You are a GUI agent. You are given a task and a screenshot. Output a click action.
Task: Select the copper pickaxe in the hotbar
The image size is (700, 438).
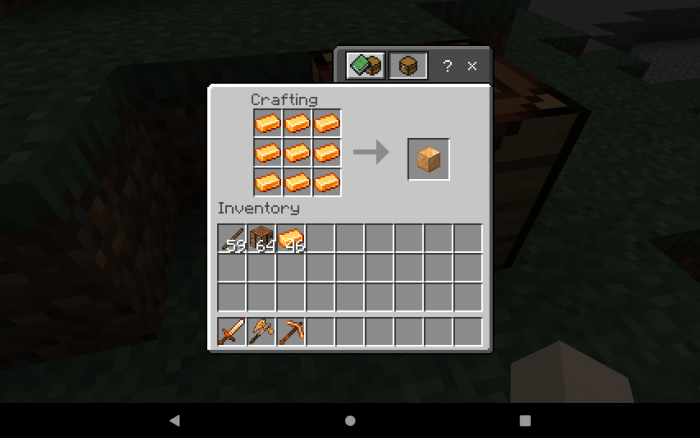click(x=292, y=331)
